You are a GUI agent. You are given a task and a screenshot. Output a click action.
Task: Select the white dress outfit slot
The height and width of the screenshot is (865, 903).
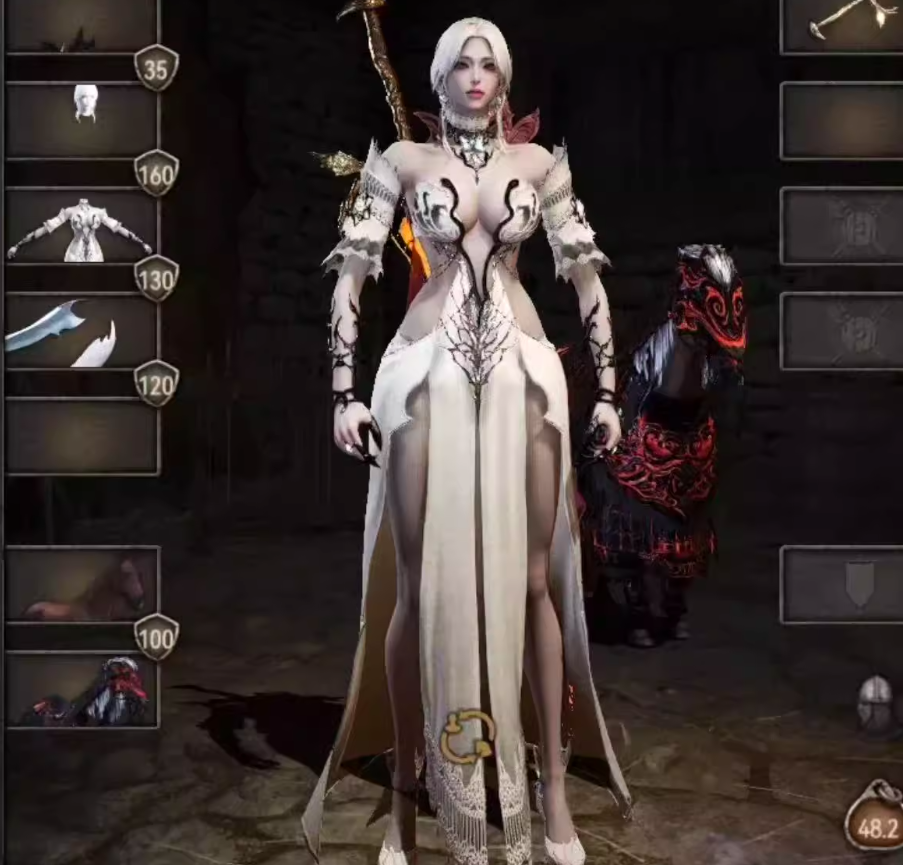pyautogui.click(x=82, y=226)
